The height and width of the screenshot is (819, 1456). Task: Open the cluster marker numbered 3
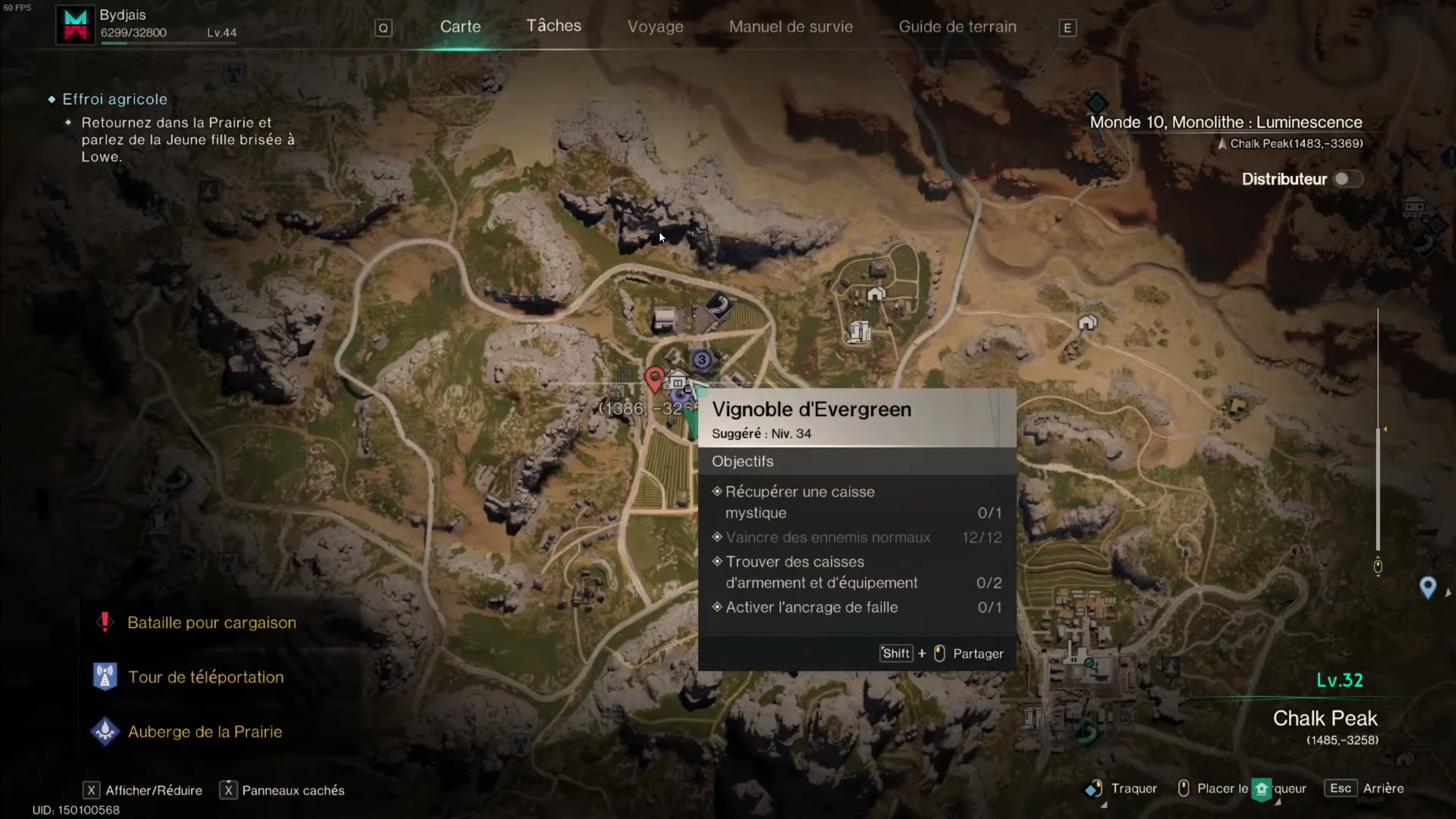[x=702, y=359]
